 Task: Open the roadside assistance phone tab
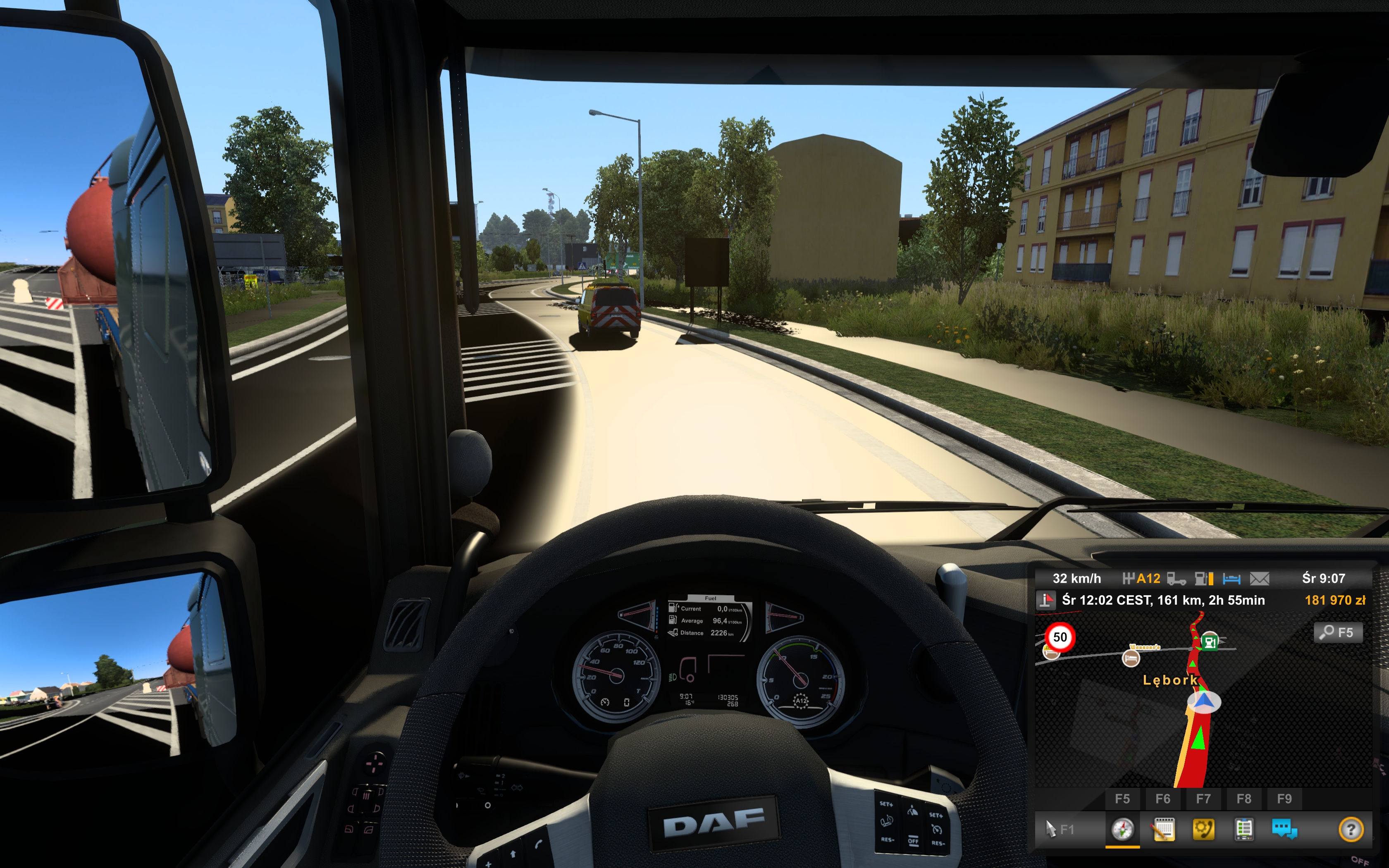point(1203,830)
